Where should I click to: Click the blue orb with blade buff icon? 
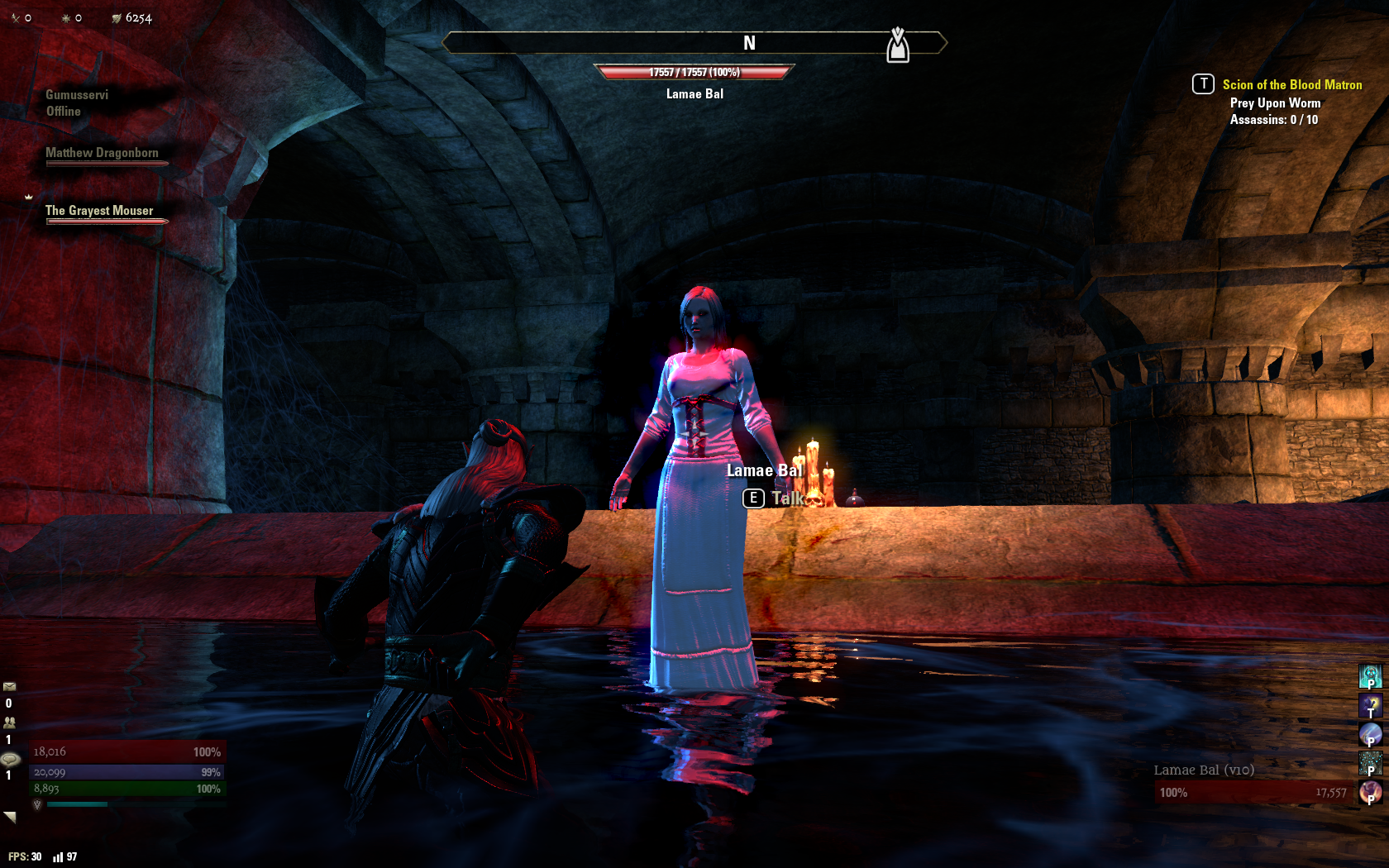[x=1370, y=733]
